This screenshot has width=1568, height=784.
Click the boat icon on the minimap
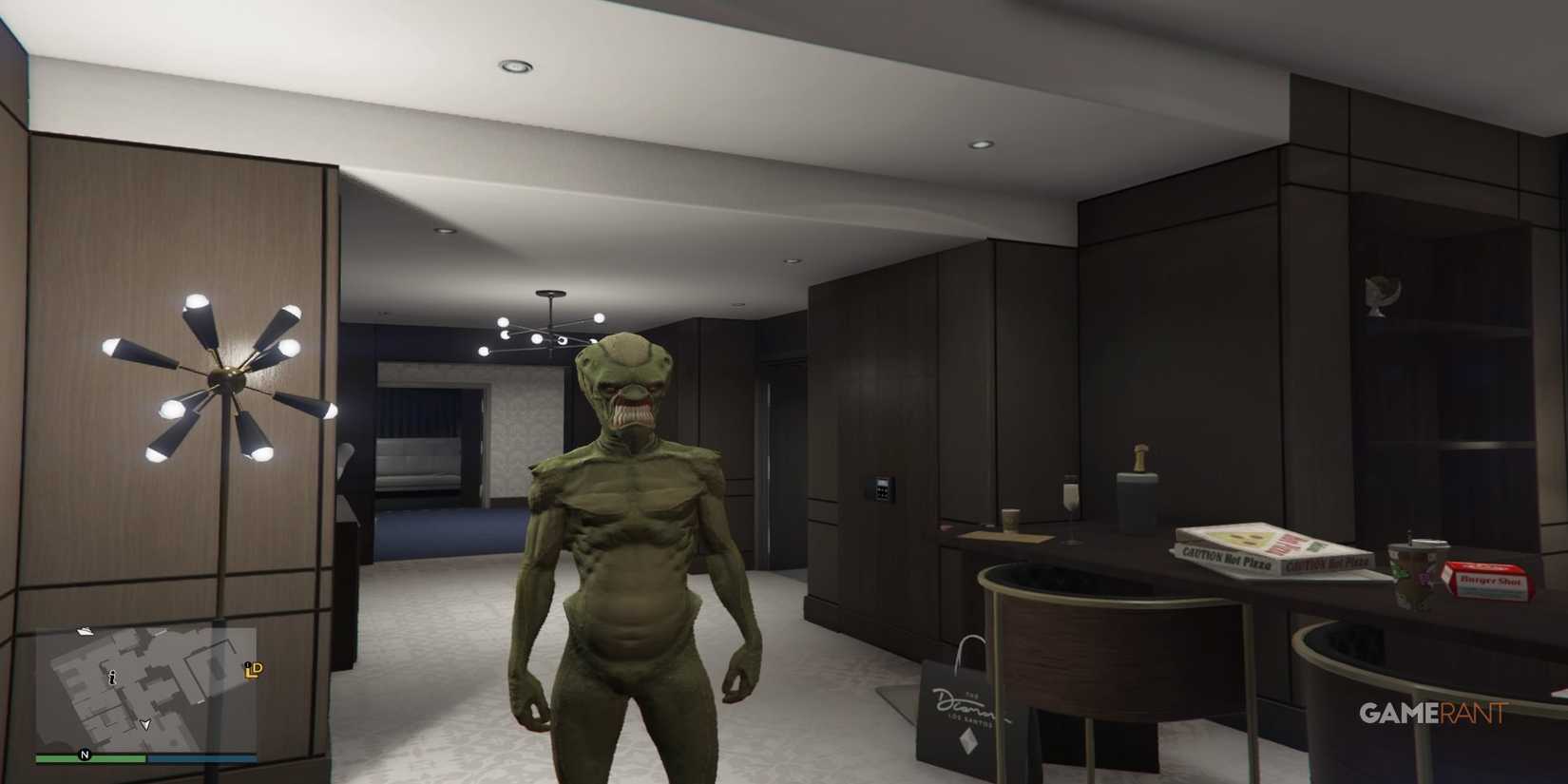coord(86,632)
